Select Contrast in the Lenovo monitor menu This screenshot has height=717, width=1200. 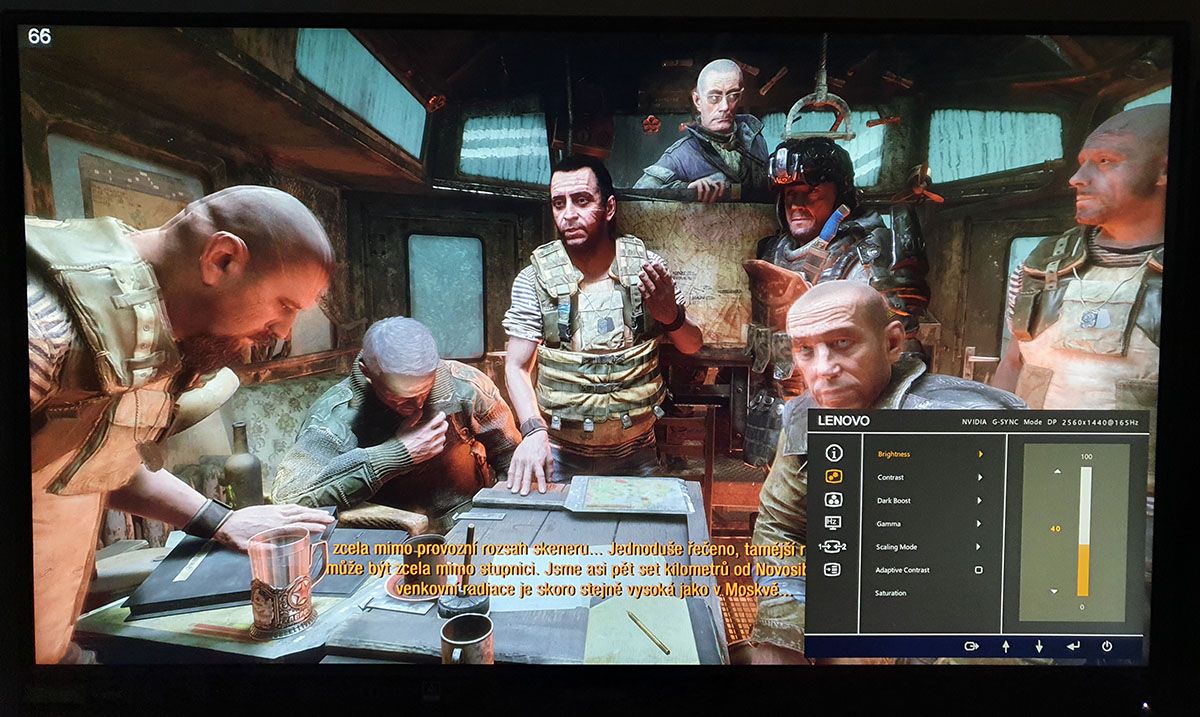point(891,477)
